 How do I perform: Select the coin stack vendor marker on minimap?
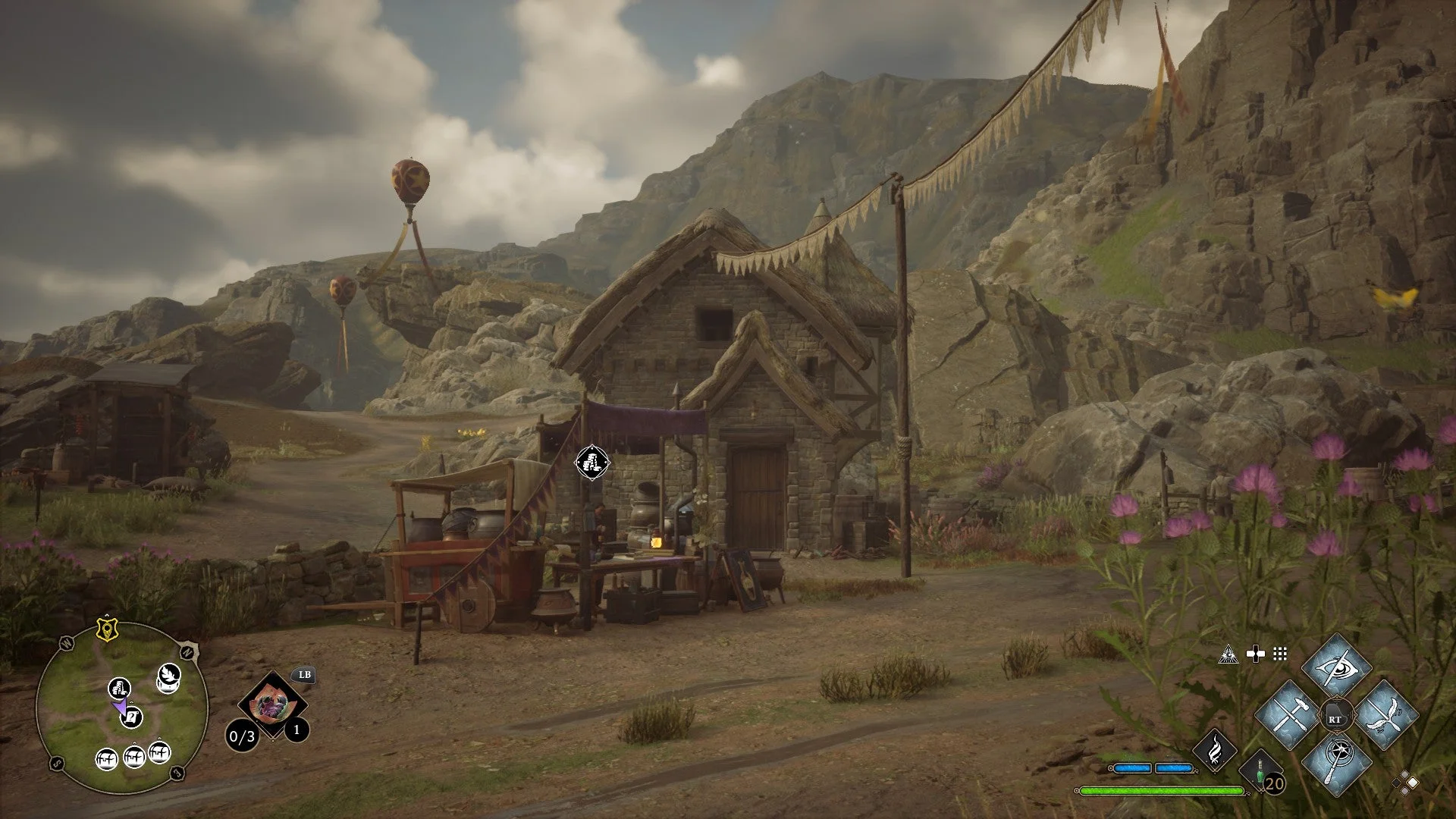tap(119, 689)
